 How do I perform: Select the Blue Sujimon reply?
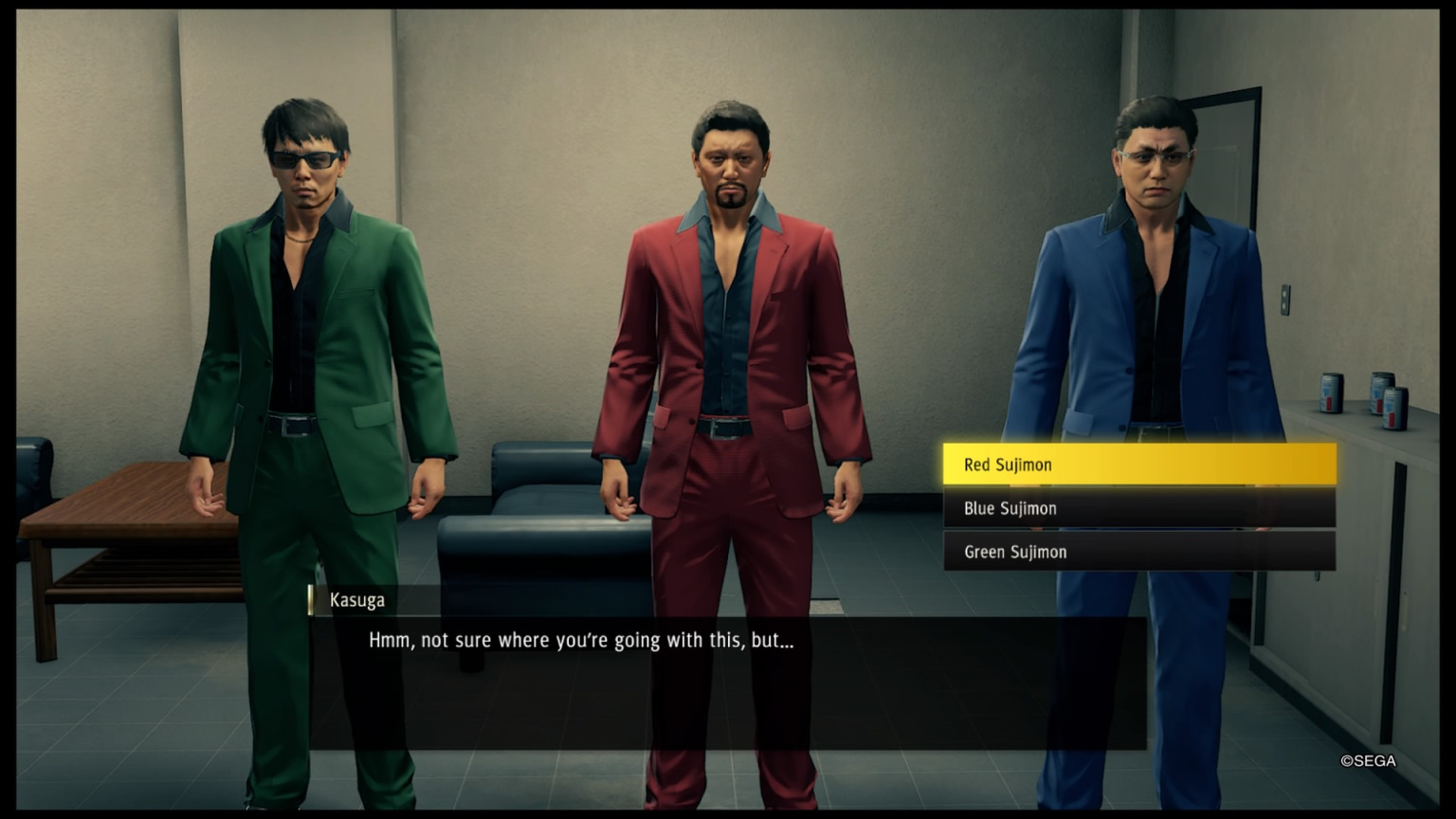coord(1138,508)
